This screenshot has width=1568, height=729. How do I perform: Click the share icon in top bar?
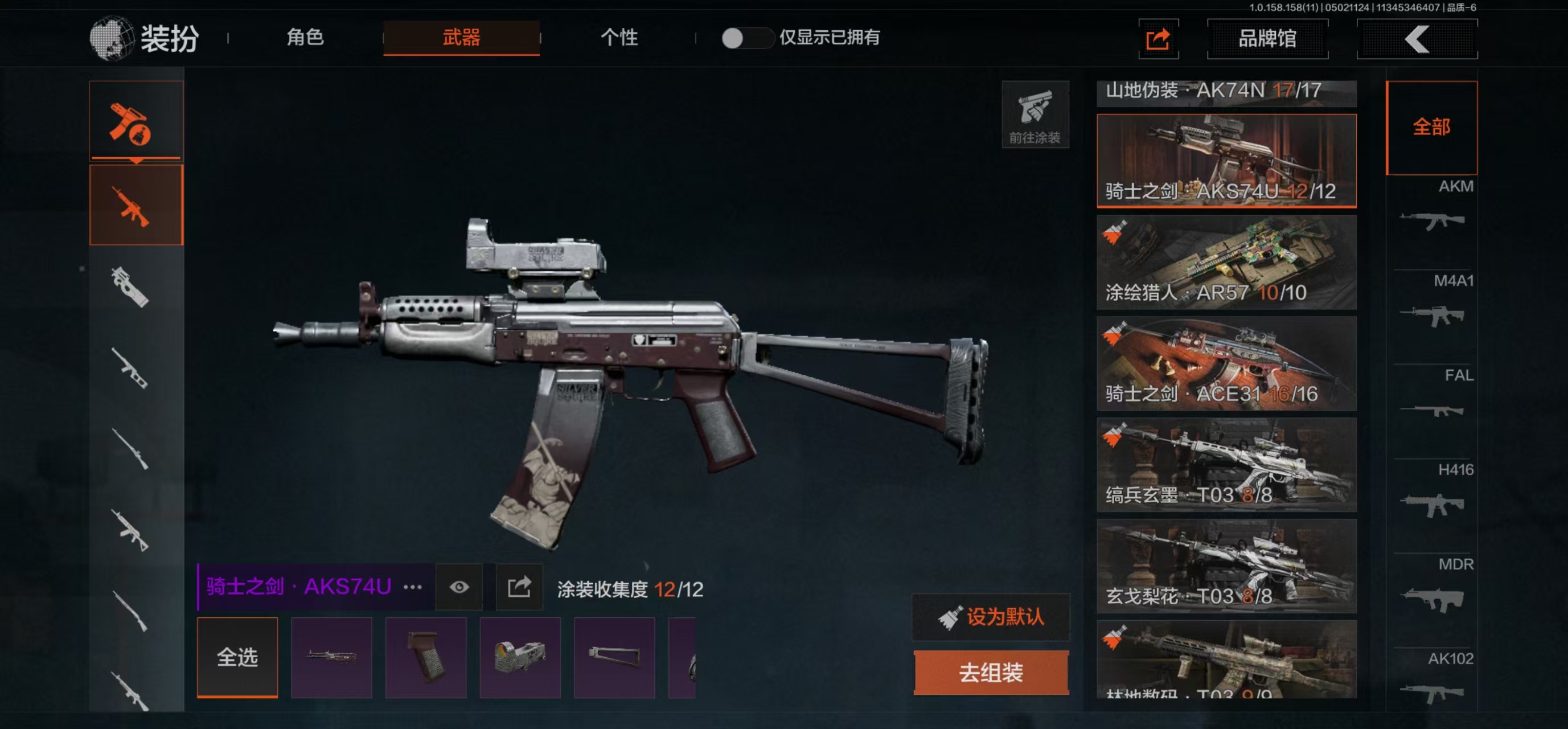(1157, 40)
